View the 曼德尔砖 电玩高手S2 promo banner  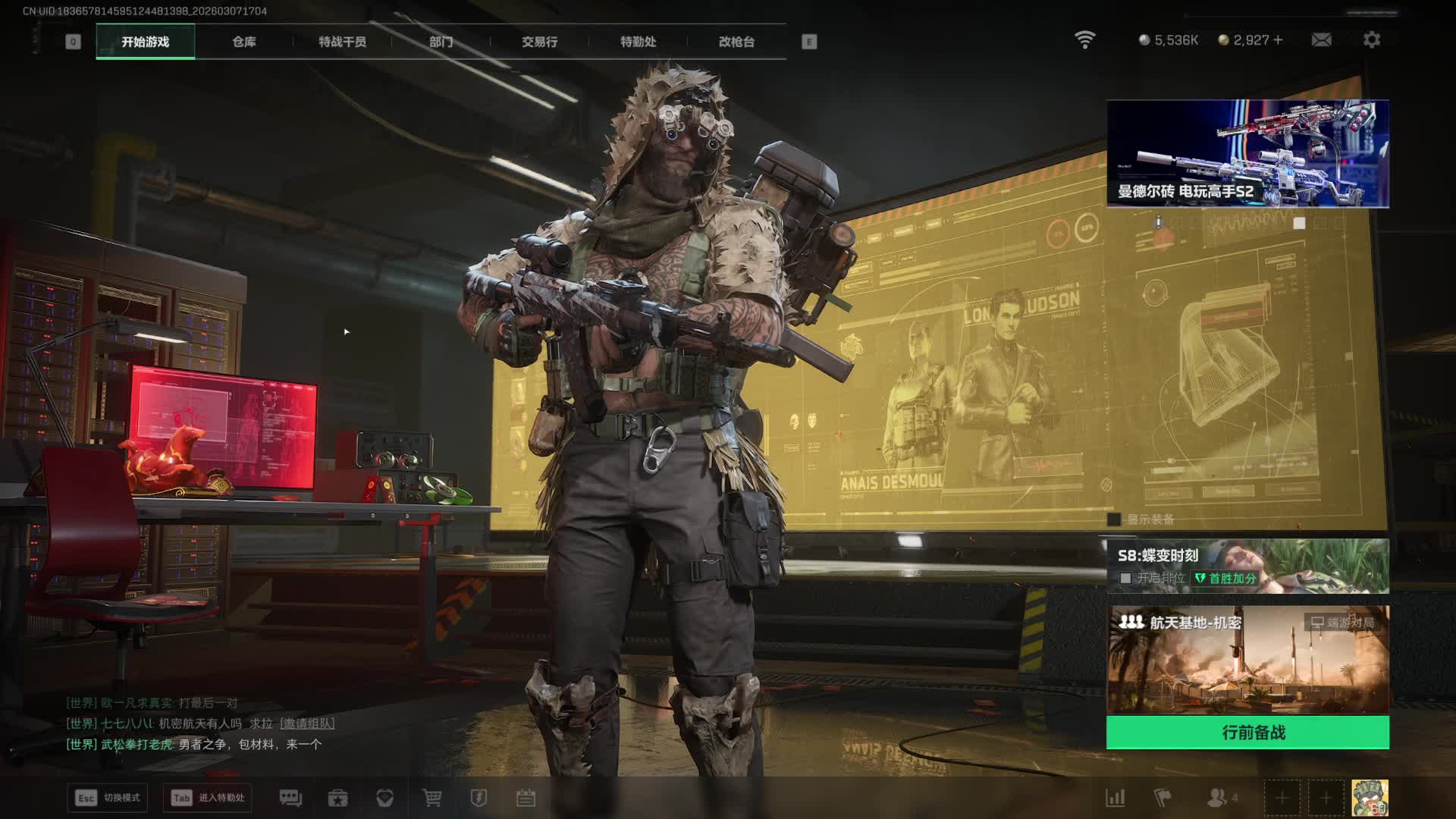pos(1247,153)
